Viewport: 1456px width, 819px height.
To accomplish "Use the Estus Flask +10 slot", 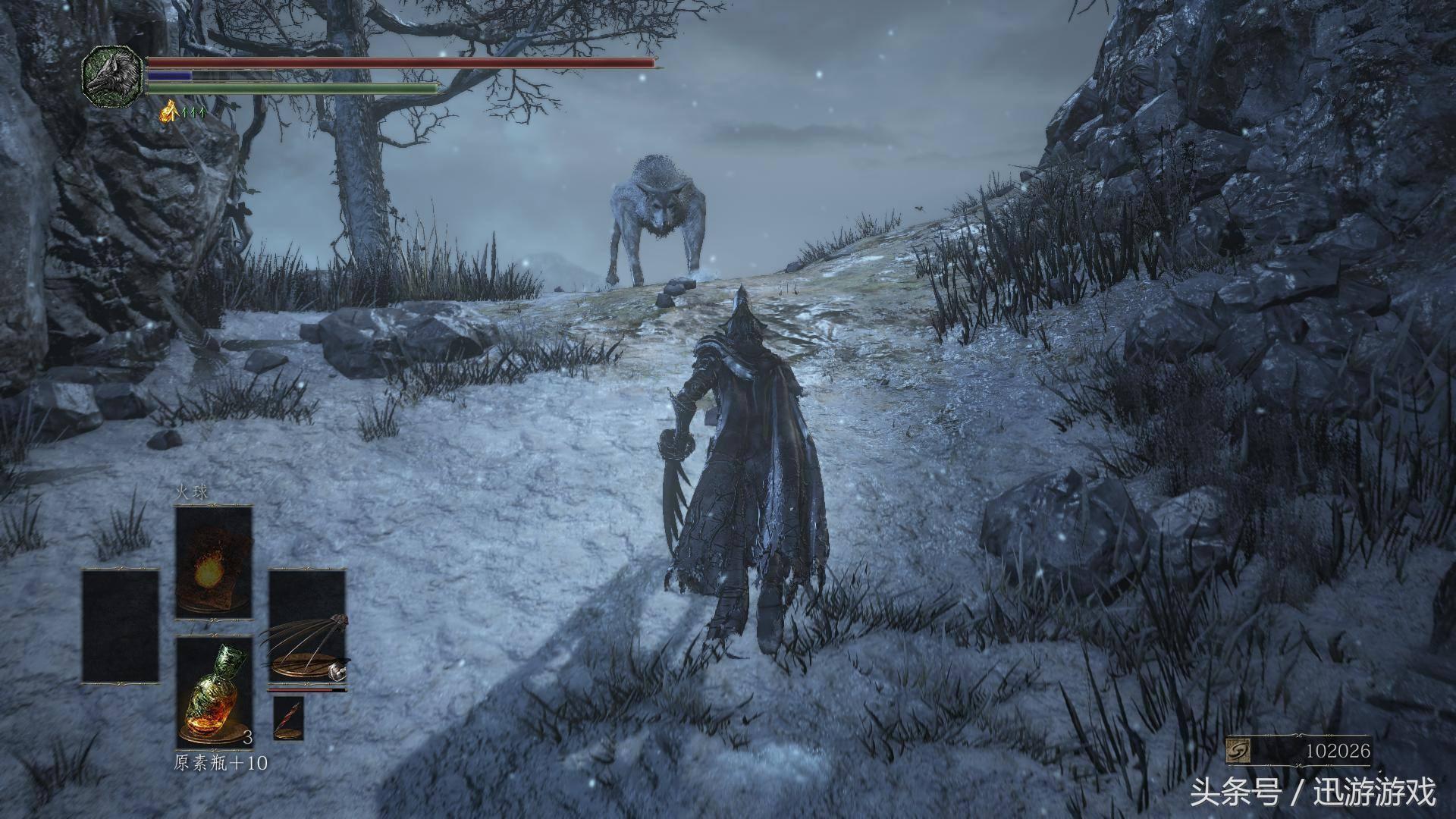I will point(214,692).
